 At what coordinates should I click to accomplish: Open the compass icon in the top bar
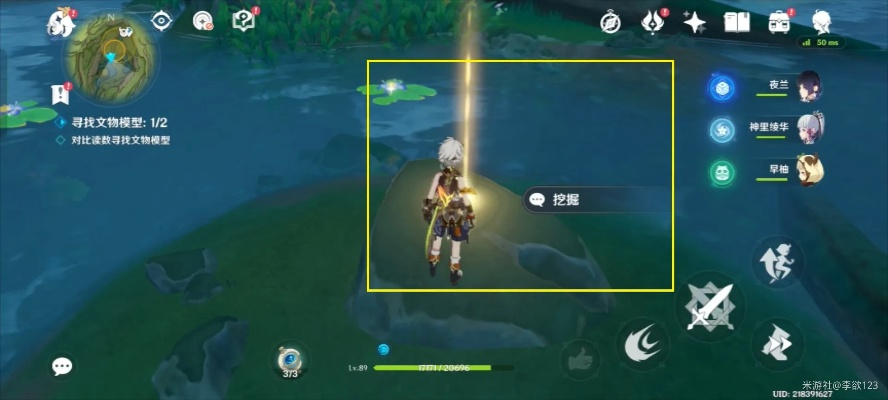[x=611, y=21]
